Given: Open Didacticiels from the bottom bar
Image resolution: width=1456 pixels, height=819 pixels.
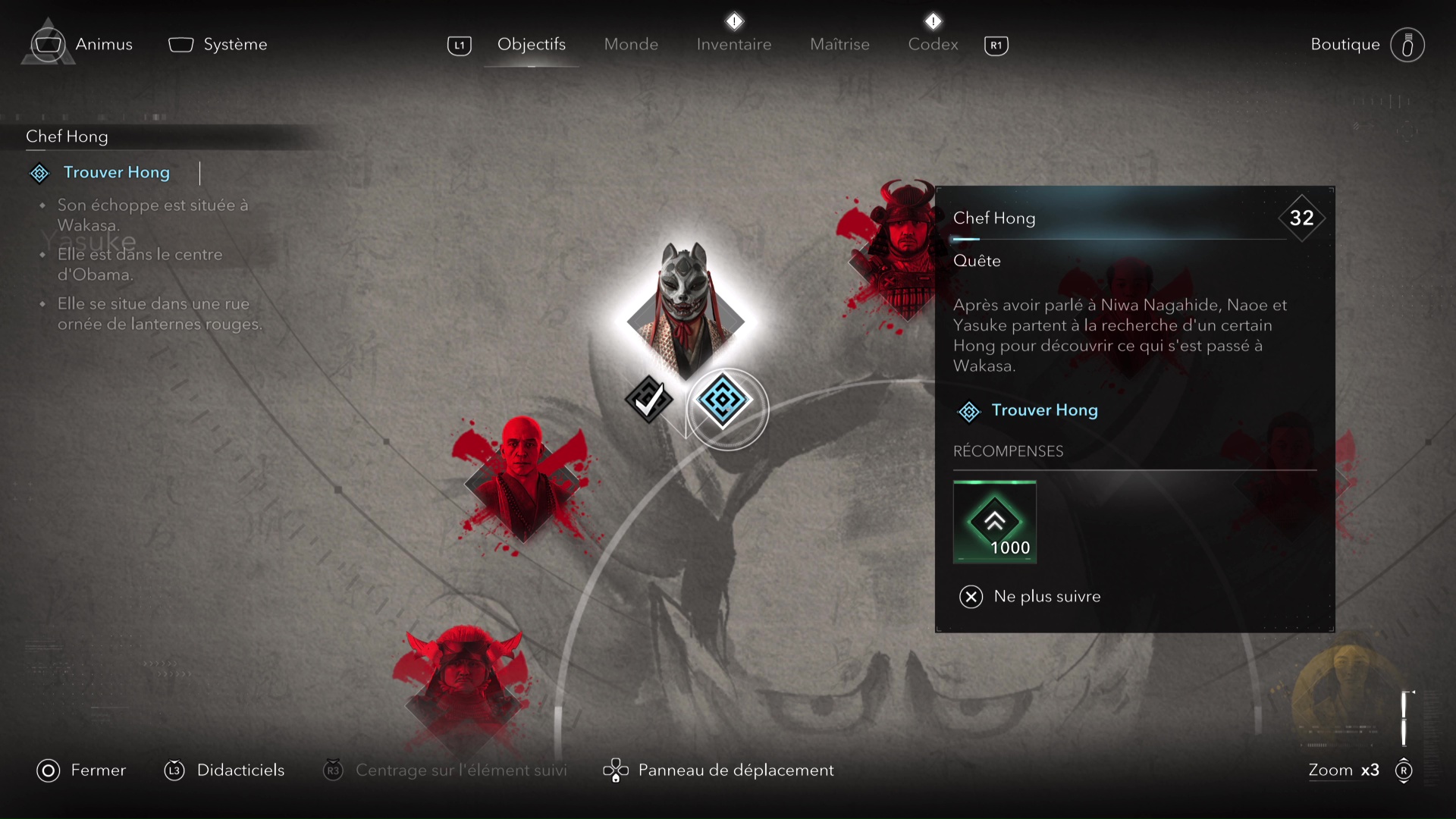Looking at the screenshot, I should point(224,770).
